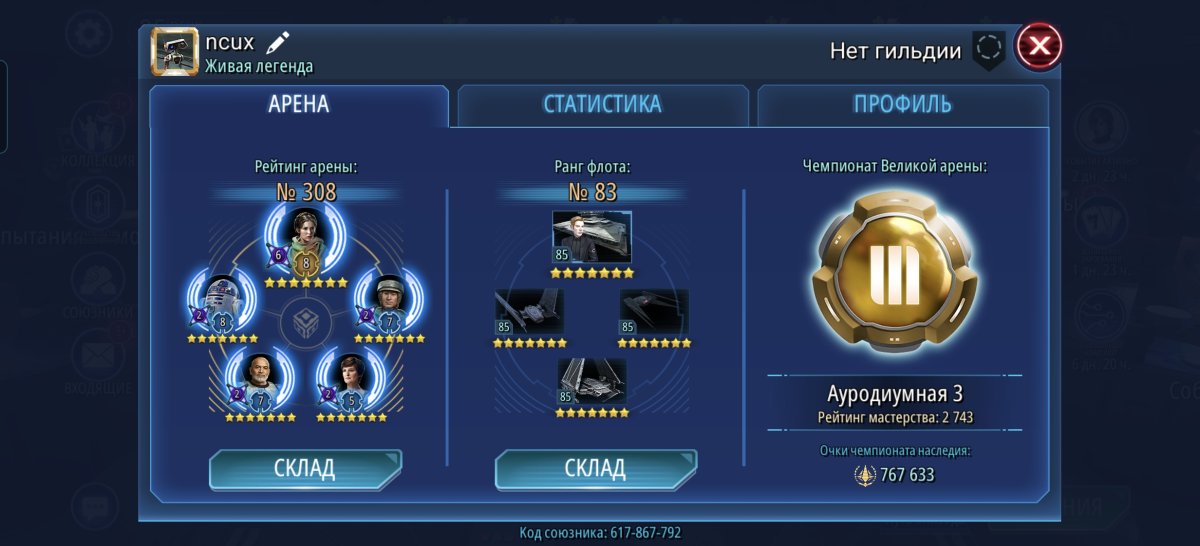Click the player avatar portrait
The height and width of the screenshot is (546, 1200).
click(x=175, y=51)
